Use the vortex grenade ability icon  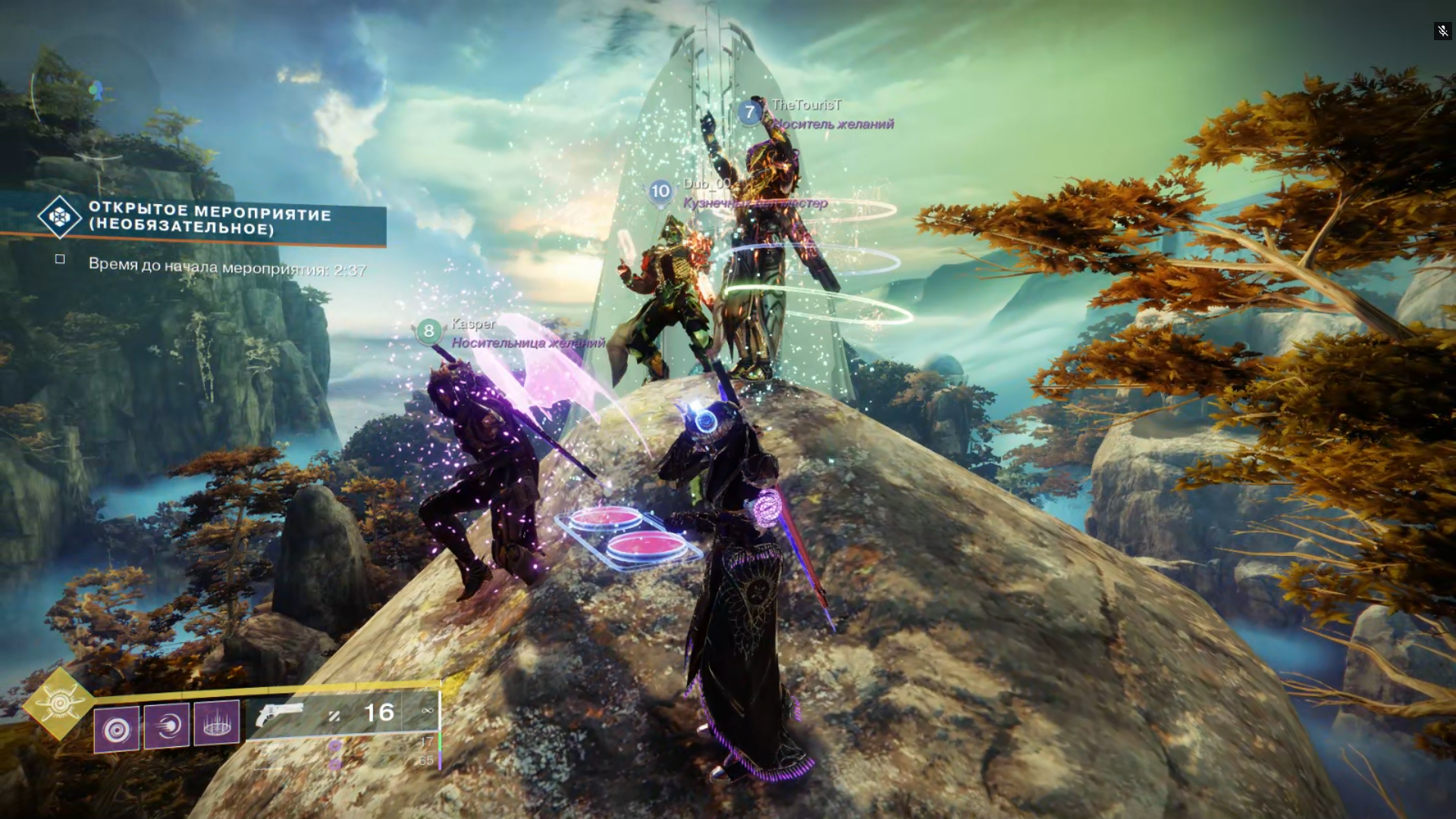coord(117,730)
